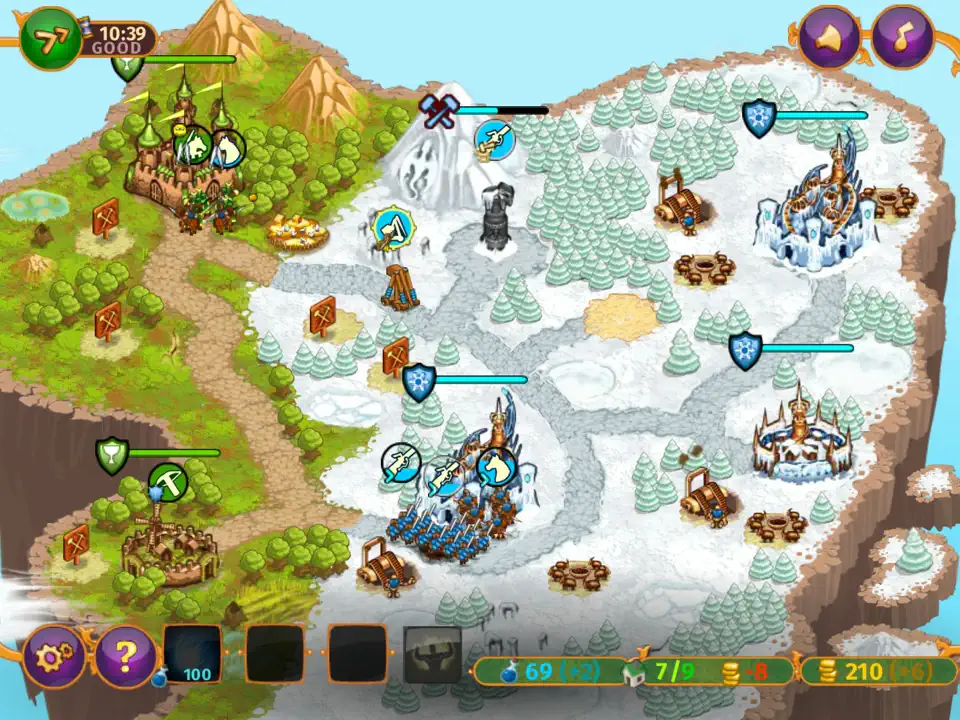Click the pointing hand icon by the mountain
The image size is (960, 720).
click(x=493, y=140)
